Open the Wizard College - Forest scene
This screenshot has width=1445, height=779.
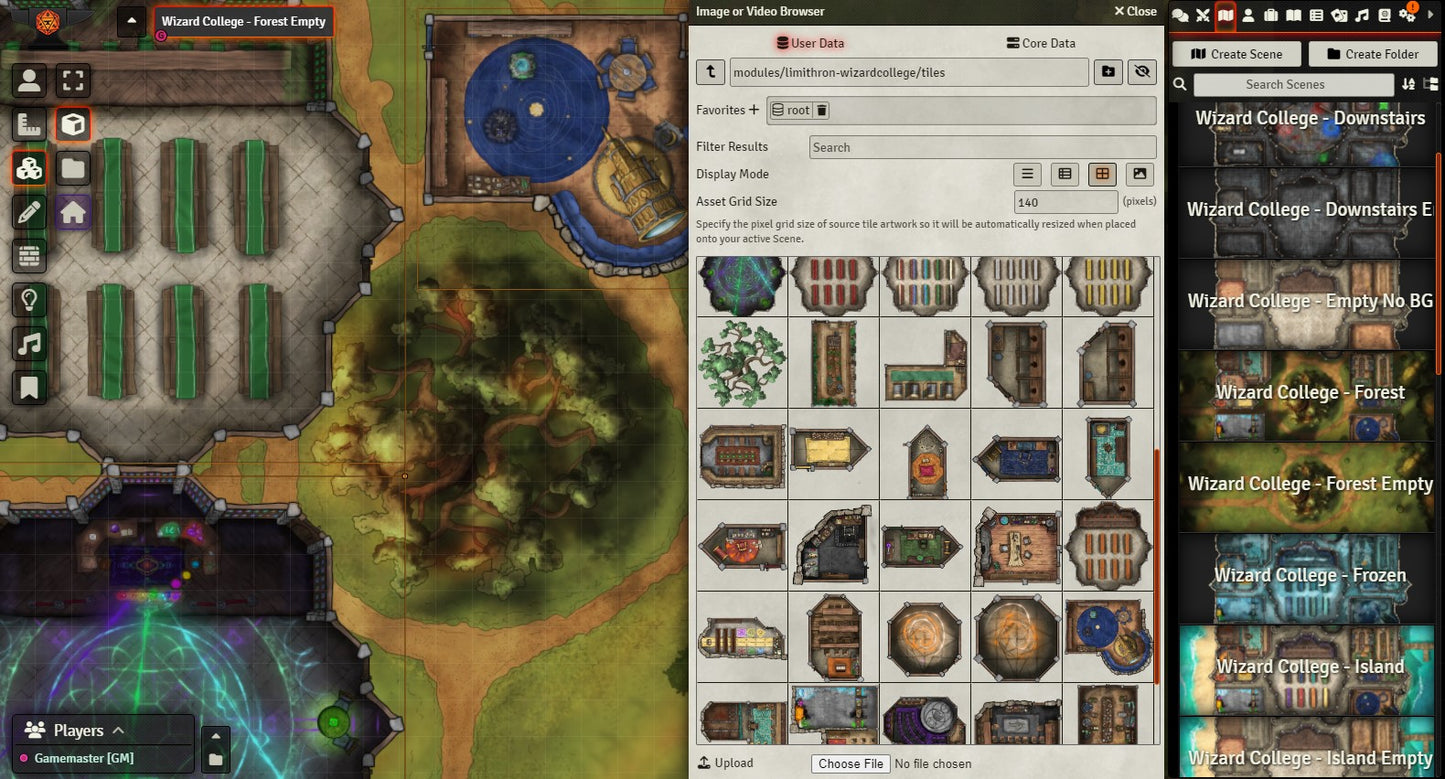pos(1309,394)
